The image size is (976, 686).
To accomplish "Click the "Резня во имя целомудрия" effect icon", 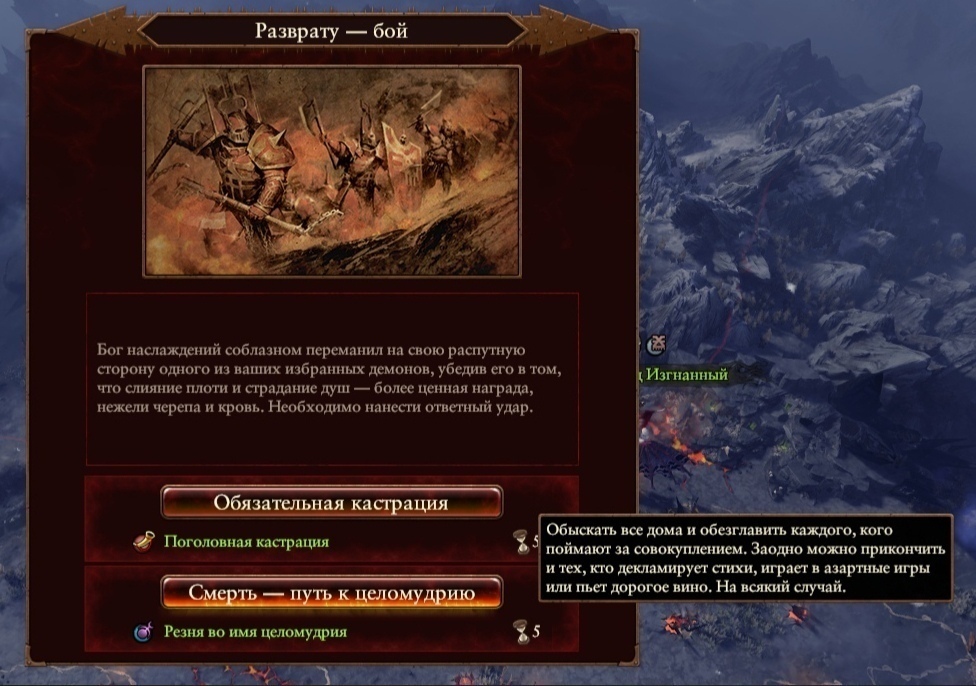I will (144, 633).
